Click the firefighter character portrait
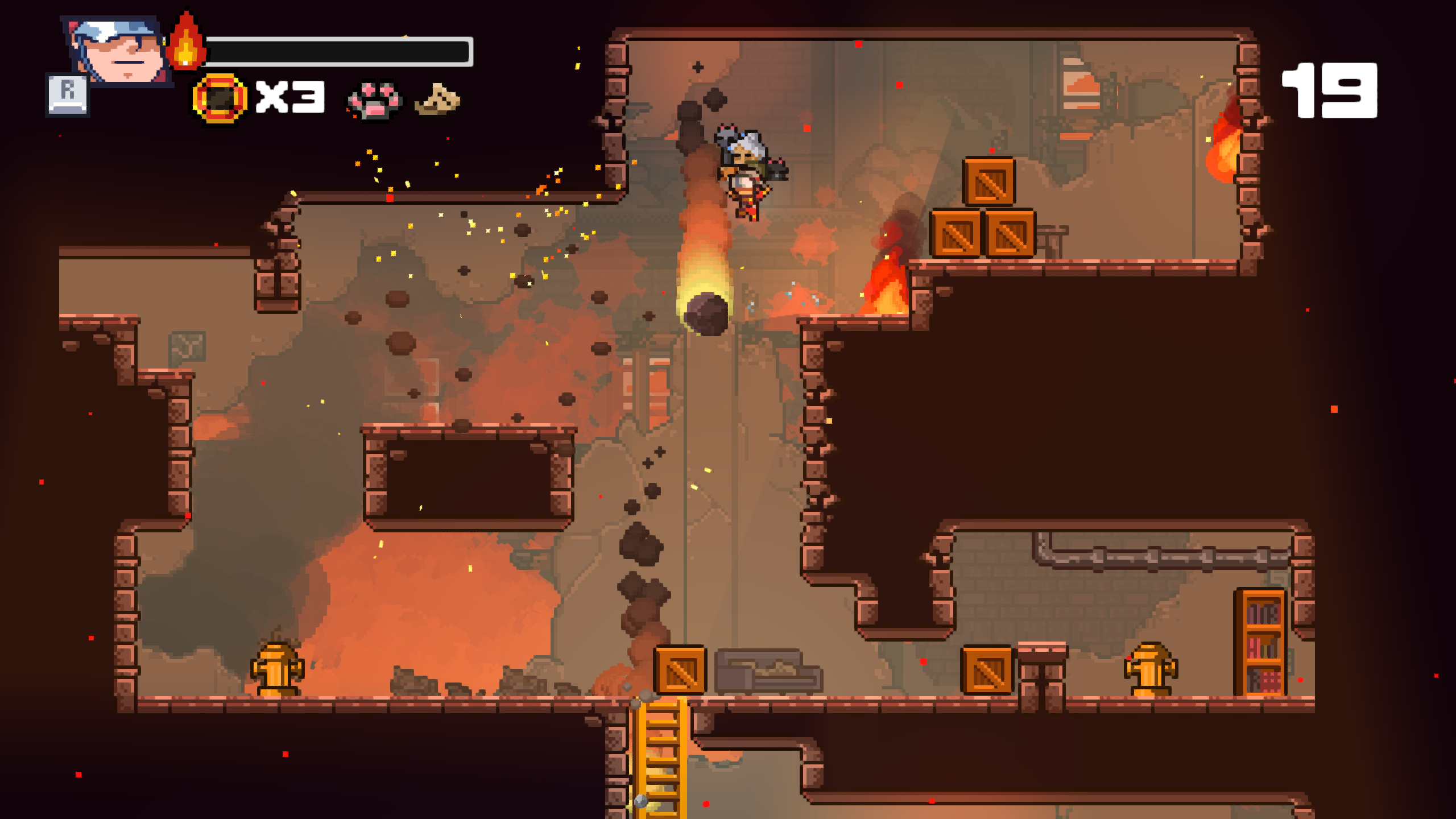The image size is (1456, 819). pos(118,50)
